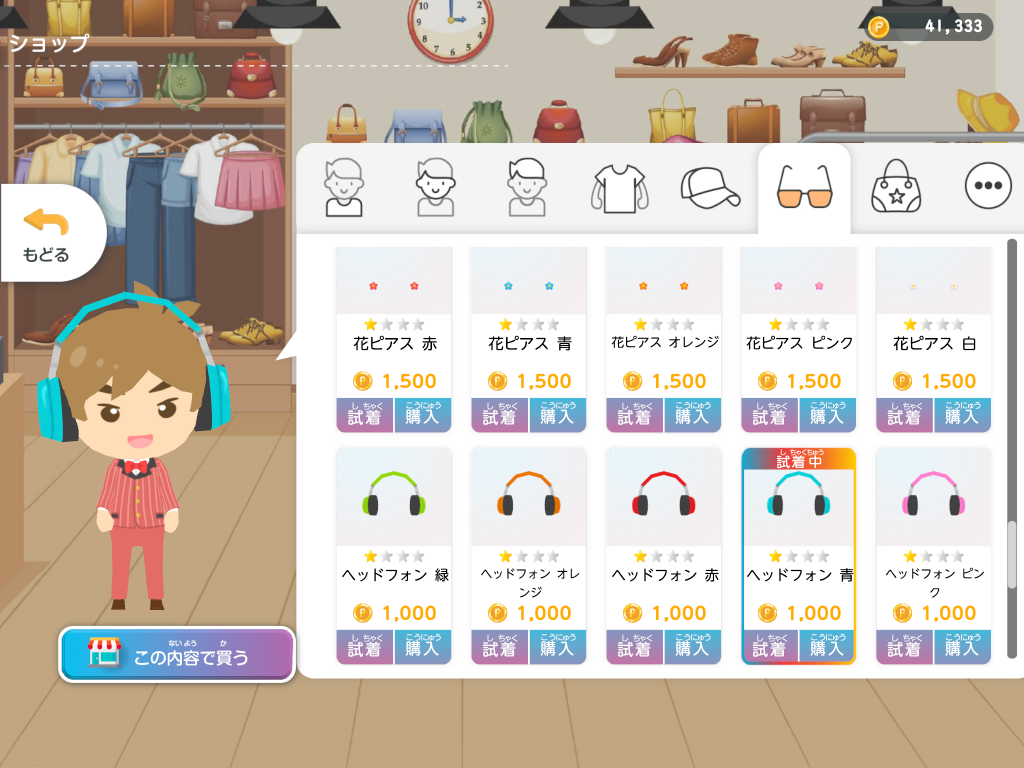Open the three-dots more tab
The image size is (1024, 768).
(x=988, y=186)
